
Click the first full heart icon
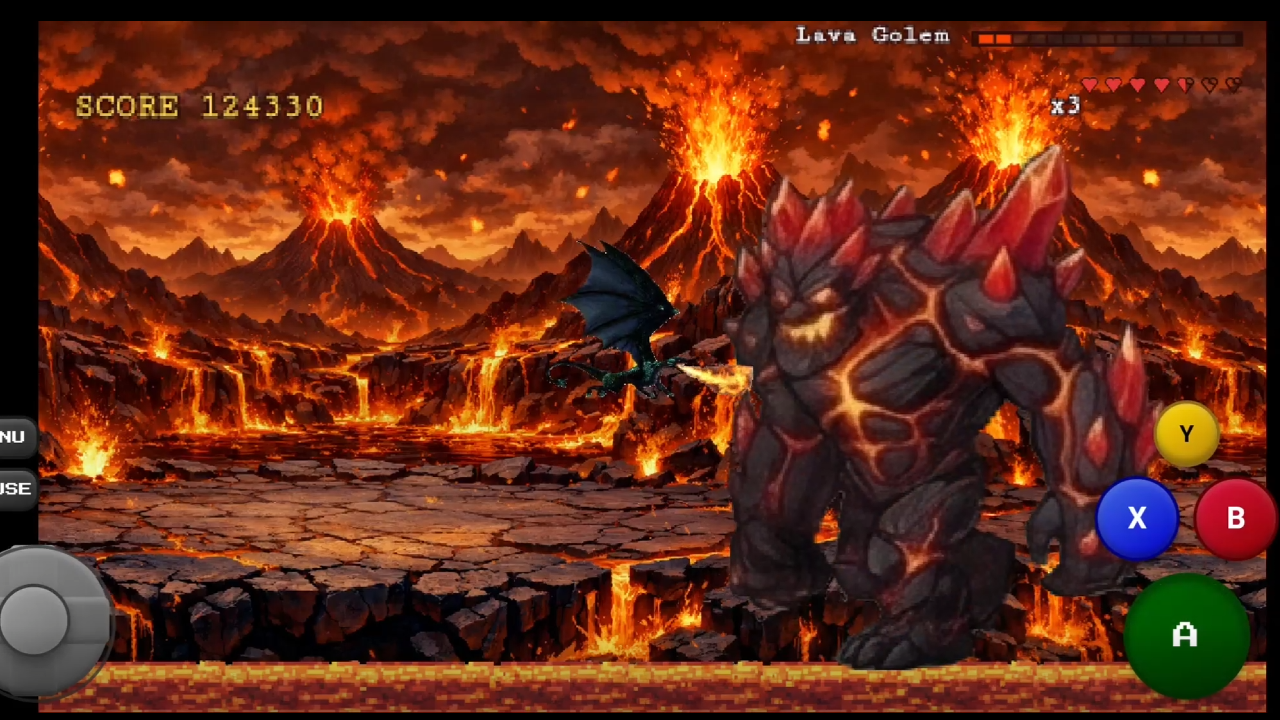coord(1089,85)
